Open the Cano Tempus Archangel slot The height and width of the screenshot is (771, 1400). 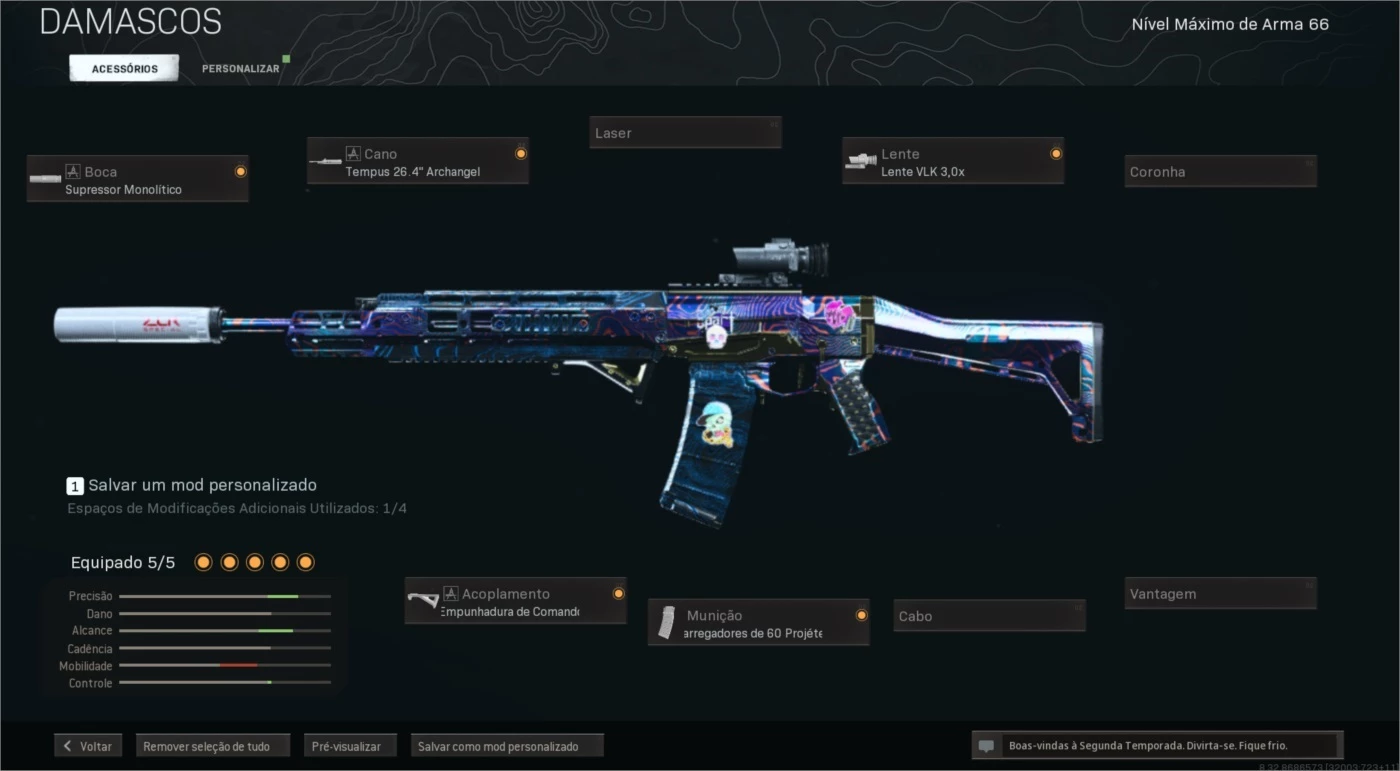click(x=418, y=161)
